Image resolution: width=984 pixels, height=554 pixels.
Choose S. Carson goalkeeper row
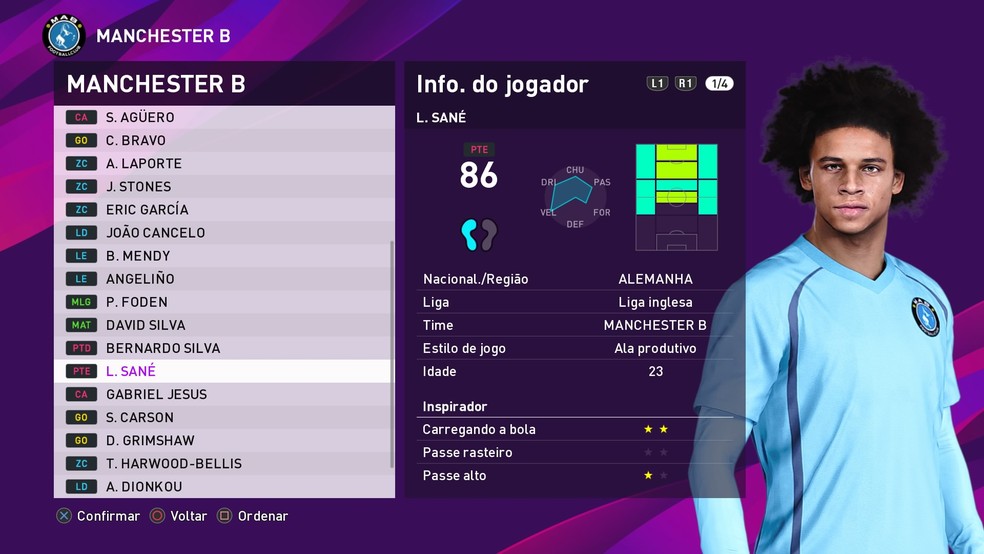pyautogui.click(x=224, y=417)
